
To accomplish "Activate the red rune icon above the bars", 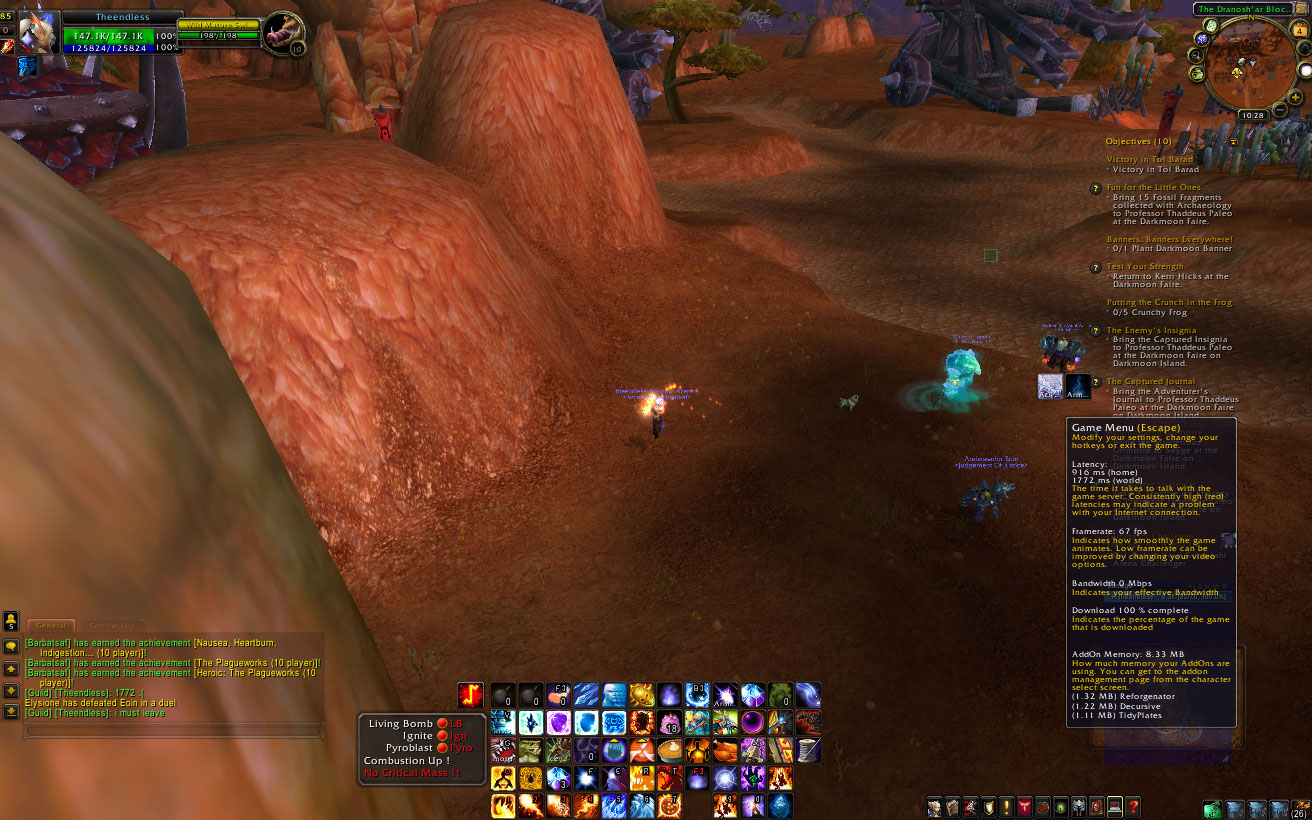I will point(470,695).
